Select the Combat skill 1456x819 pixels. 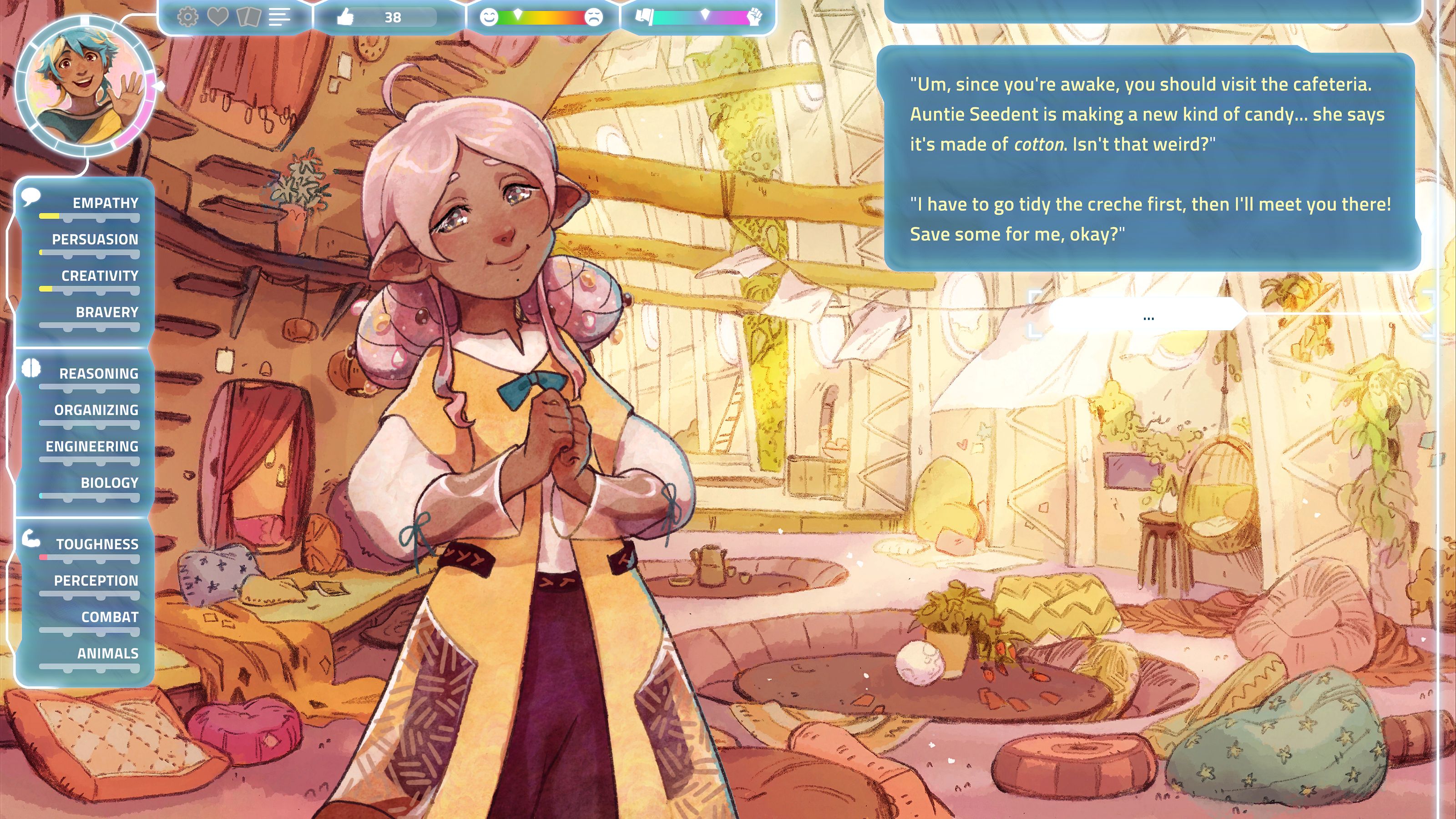tap(110, 617)
